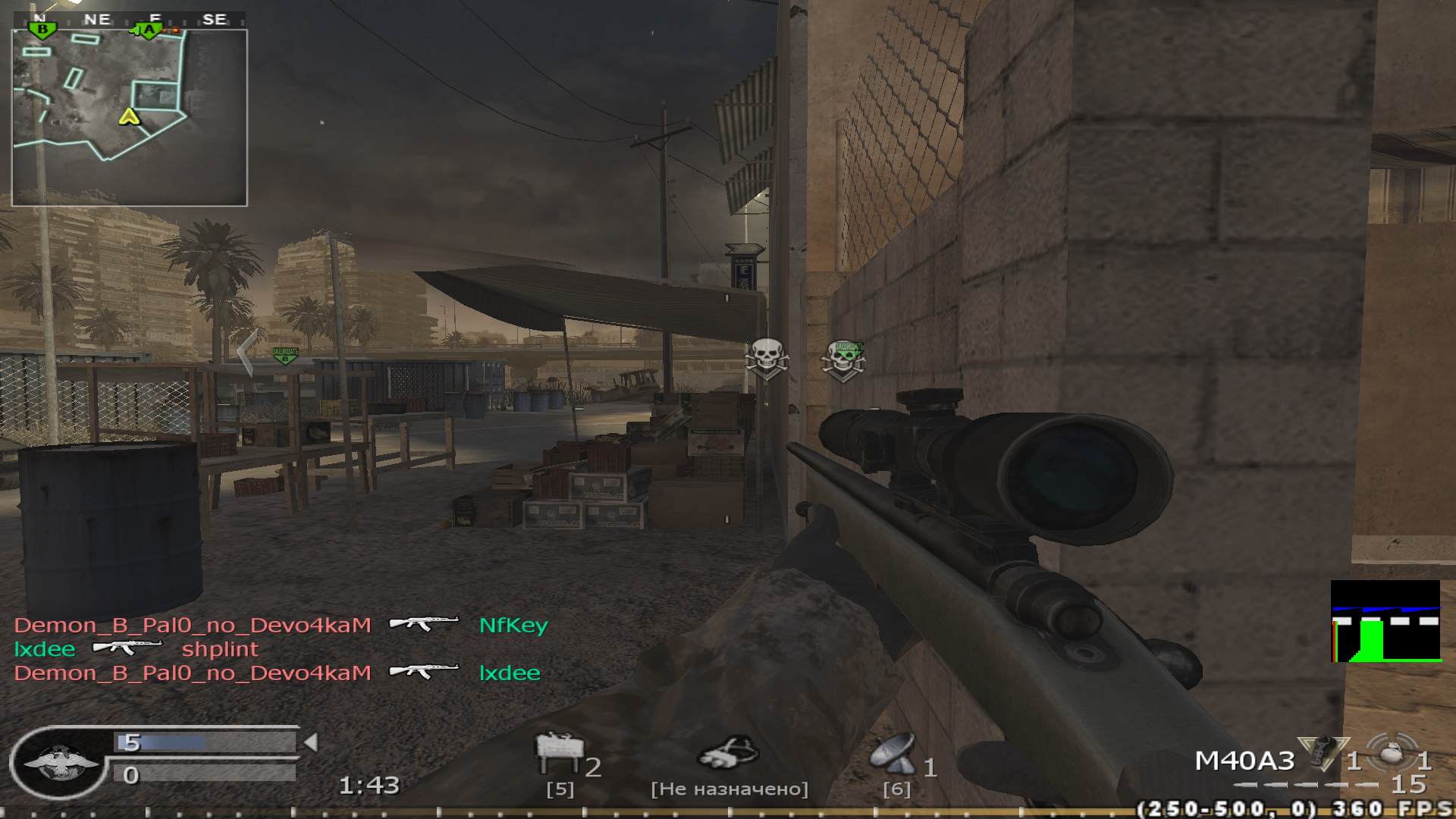1456x819 pixels.
Task: Click the green defend B waypoint marker
Action: click(285, 355)
